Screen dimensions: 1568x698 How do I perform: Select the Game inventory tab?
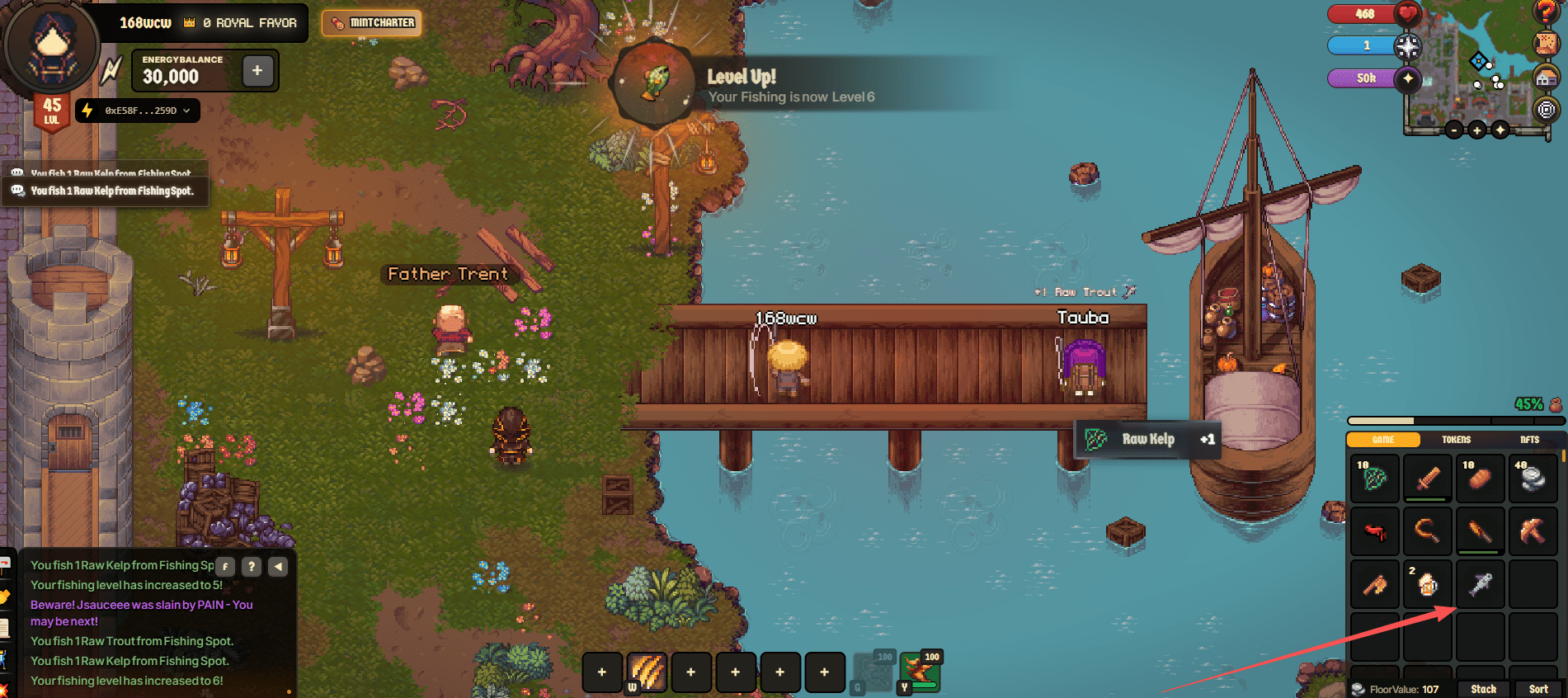point(1383,440)
